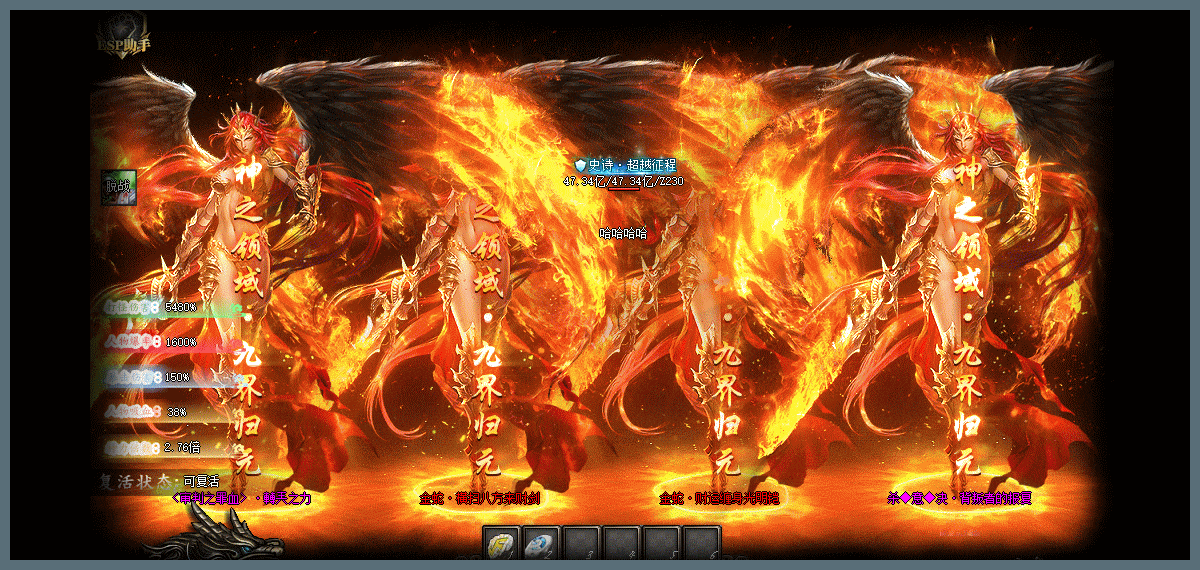
Task: Use the blue-white stone in hotbar slot 2
Action: pyautogui.click(x=541, y=543)
